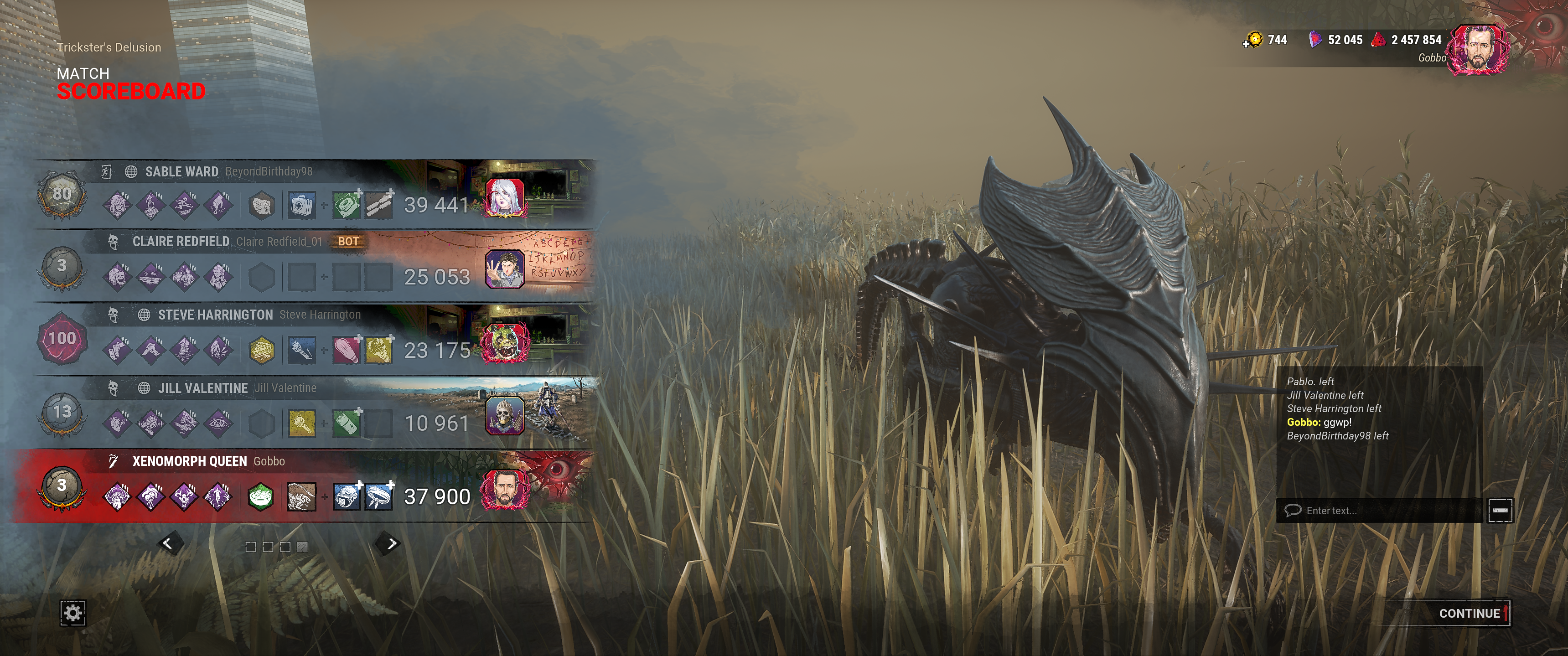This screenshot has height=656, width=1568.
Task: View Steve Harrington's offering icon
Action: click(x=262, y=350)
